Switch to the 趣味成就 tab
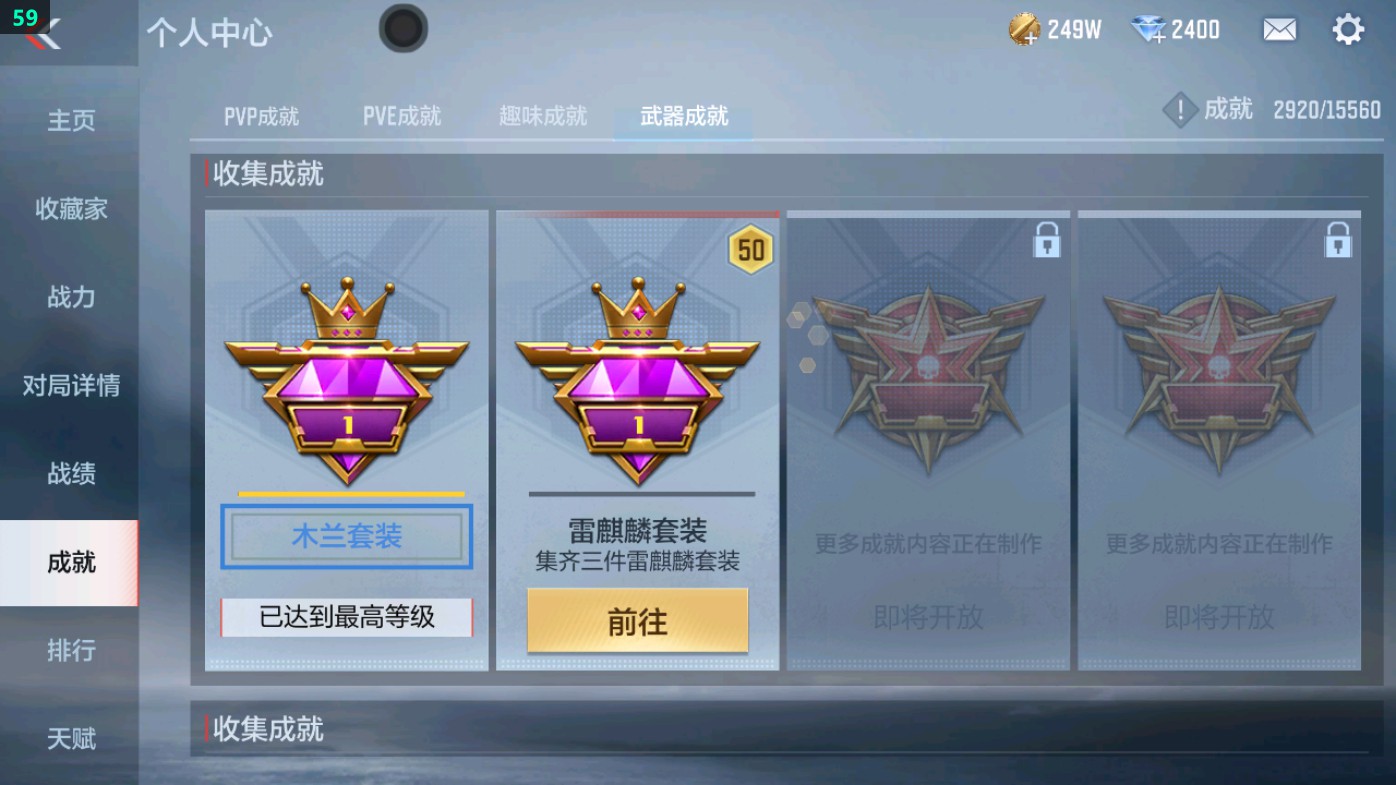Viewport: 1396px width, 785px height. (x=541, y=115)
